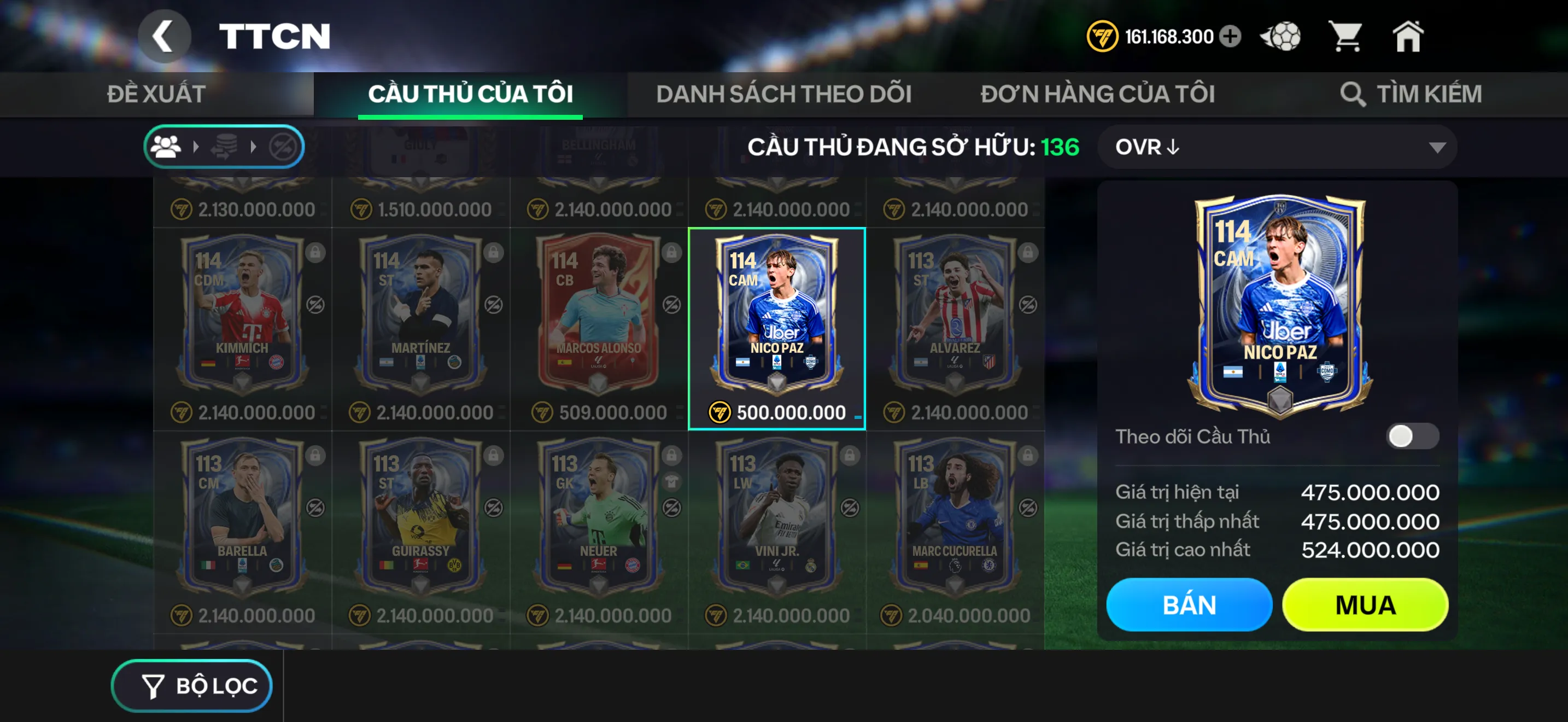Viewport: 1568px width, 722px height.
Task: Switch to the DANH SÁCH THEO DÕI tab
Action: click(x=782, y=94)
